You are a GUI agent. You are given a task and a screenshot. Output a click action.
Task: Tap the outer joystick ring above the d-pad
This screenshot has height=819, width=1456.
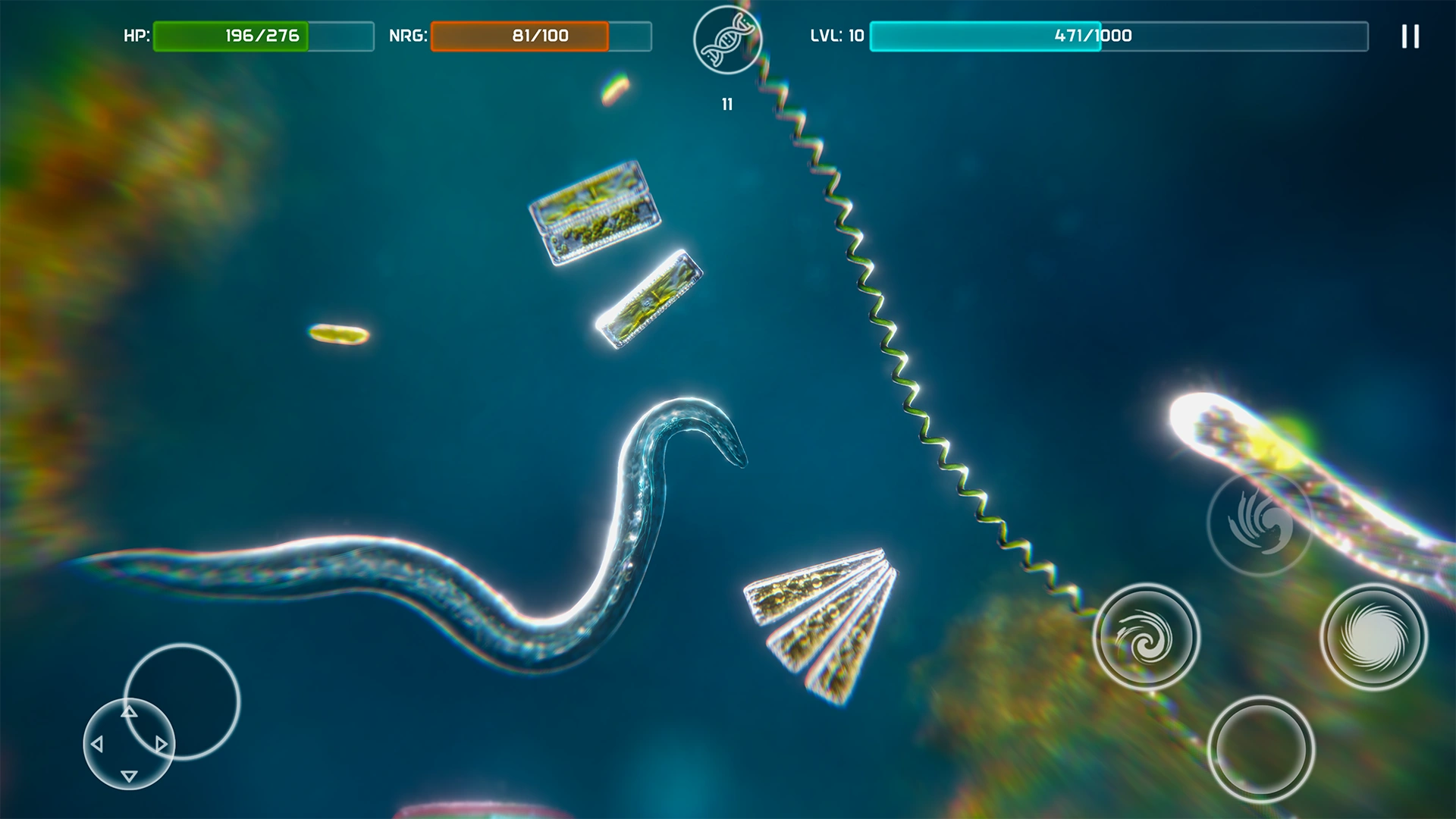pos(182,701)
